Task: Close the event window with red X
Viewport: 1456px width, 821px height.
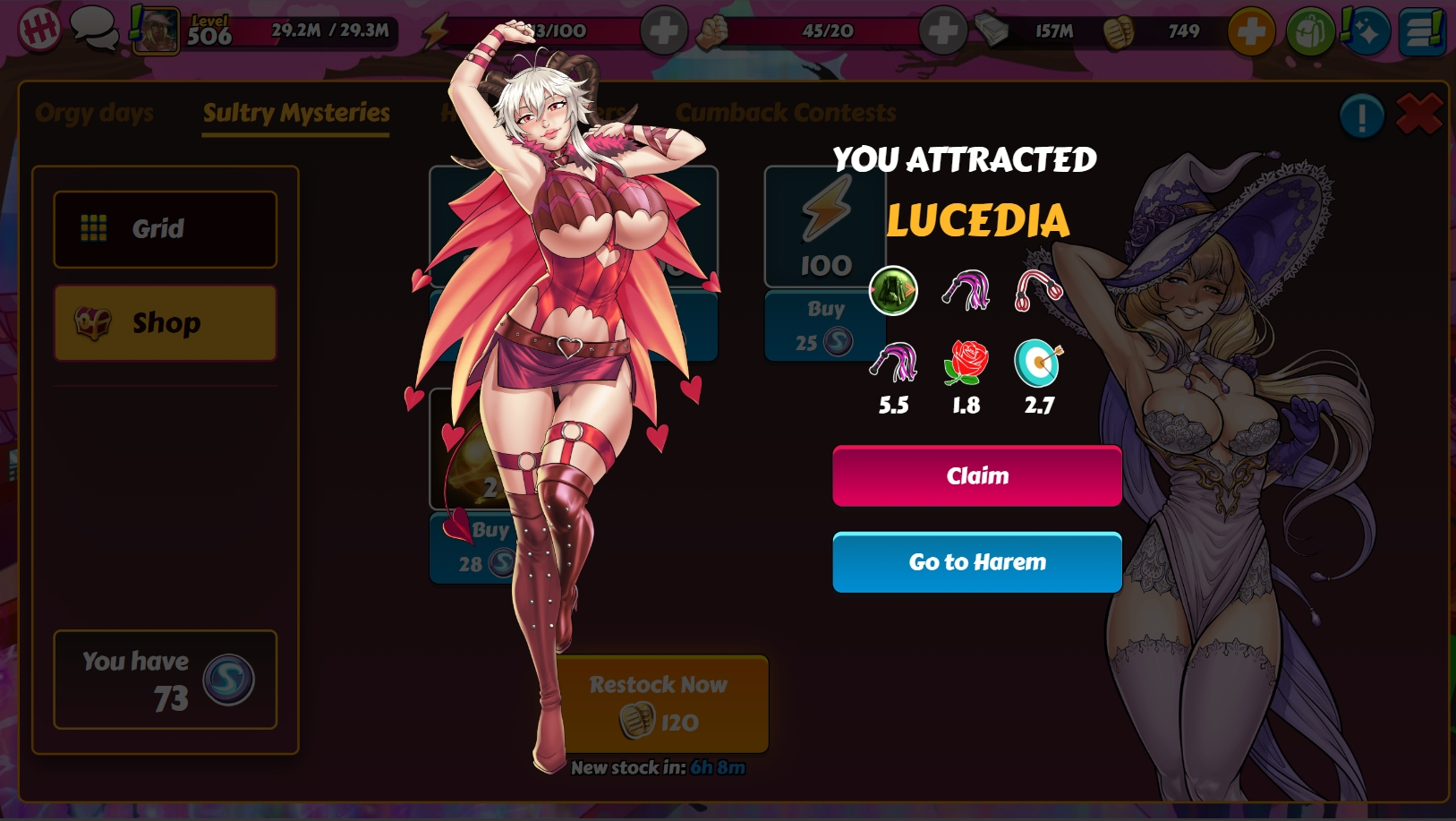Action: [1418, 115]
